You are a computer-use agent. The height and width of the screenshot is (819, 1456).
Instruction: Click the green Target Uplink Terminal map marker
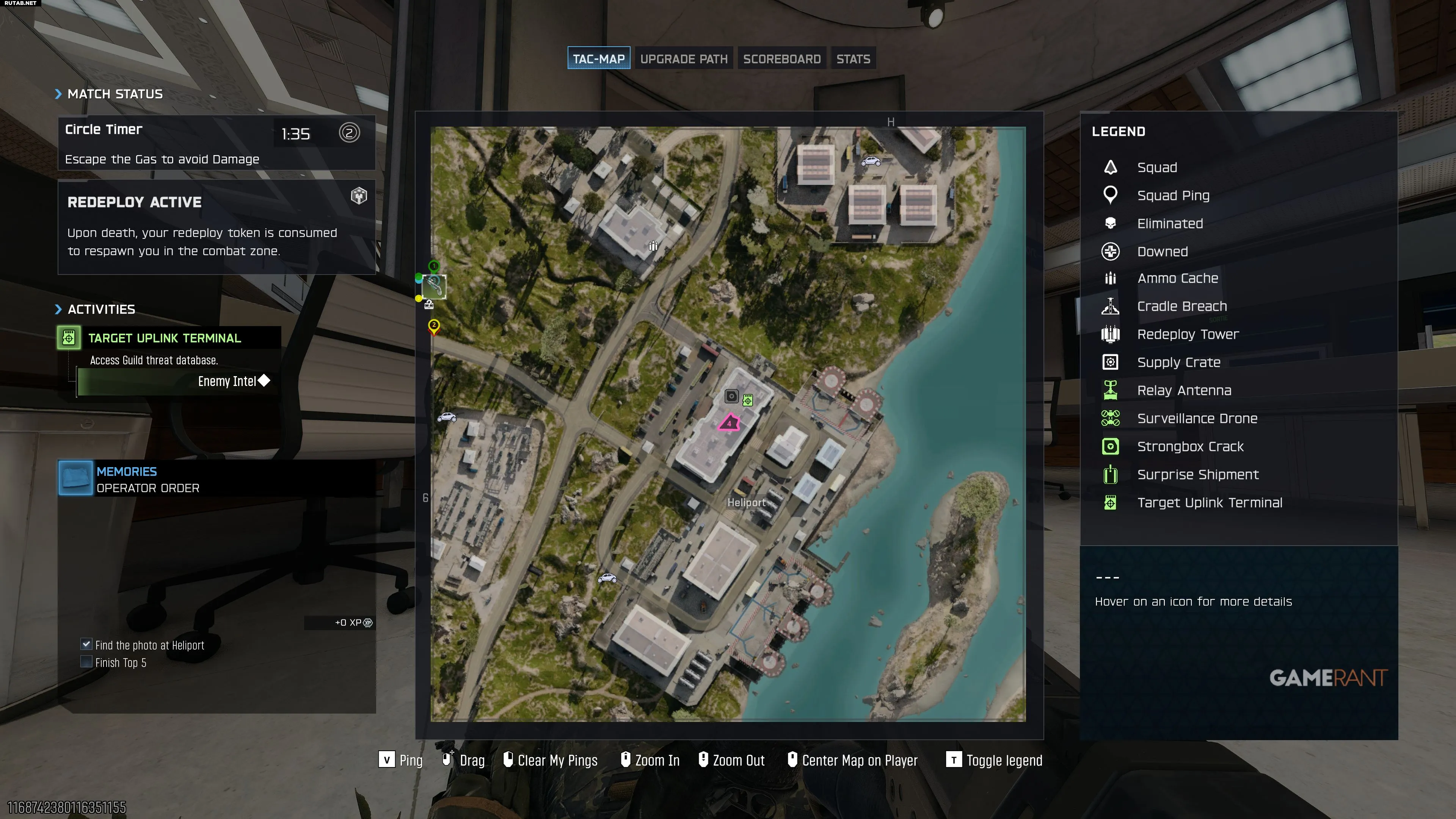pyautogui.click(x=748, y=400)
